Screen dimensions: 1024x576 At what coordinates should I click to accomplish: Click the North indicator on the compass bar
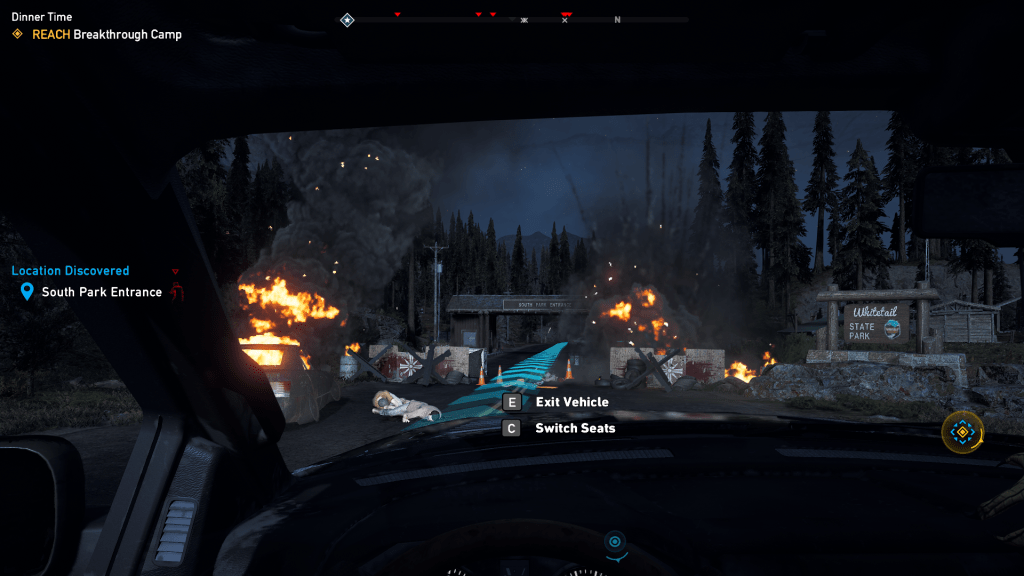coord(617,20)
